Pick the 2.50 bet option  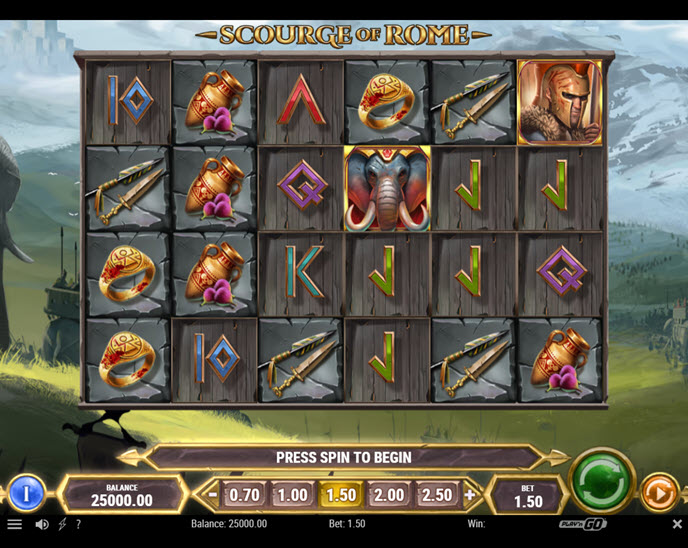pyautogui.click(x=437, y=495)
